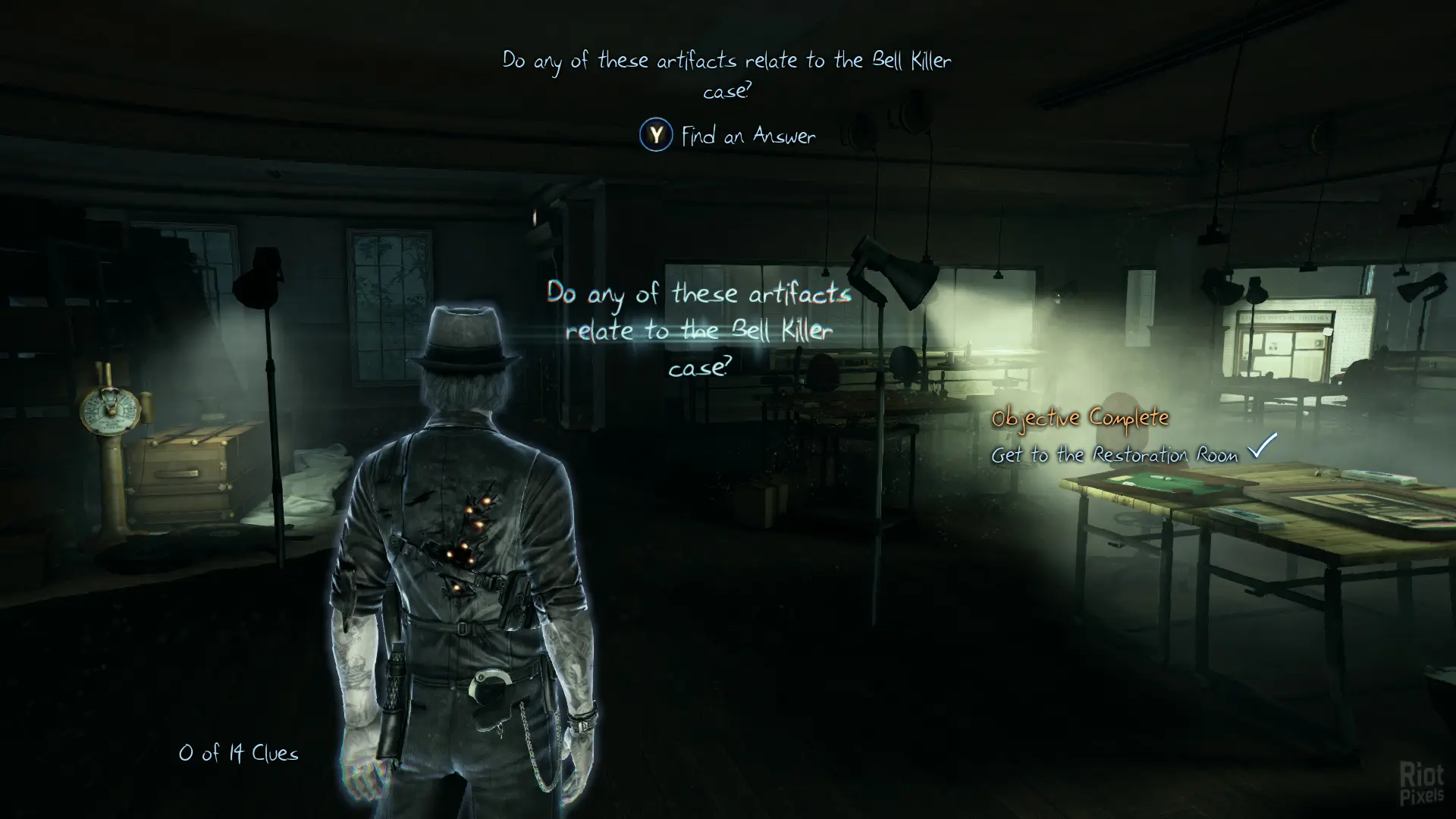Select the Get to the Restoration Room objective
The image size is (1456, 819).
(x=1115, y=454)
